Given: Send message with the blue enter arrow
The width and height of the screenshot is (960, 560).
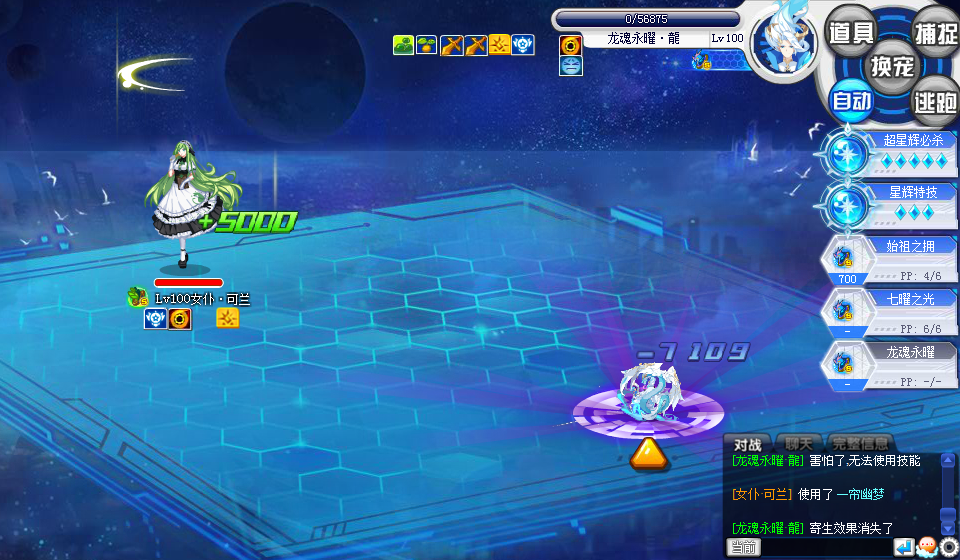Looking at the screenshot, I should click(903, 547).
